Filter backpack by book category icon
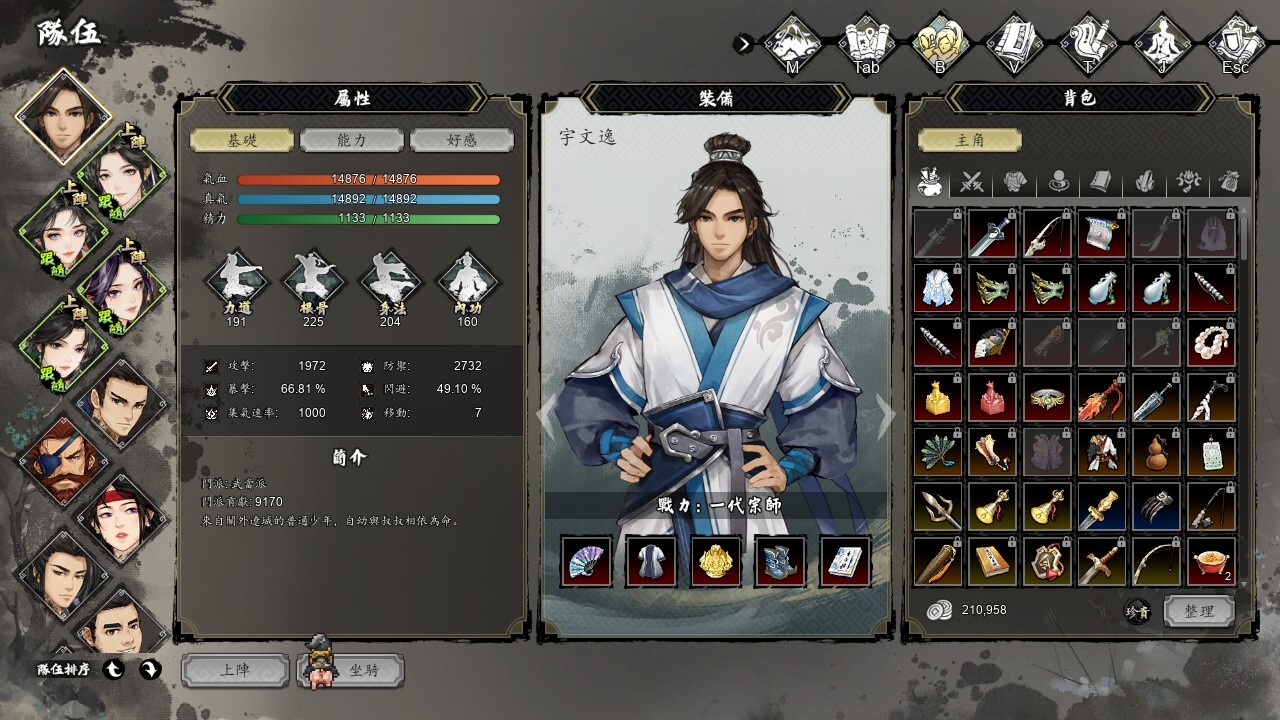This screenshot has width=1280, height=720. [1102, 182]
